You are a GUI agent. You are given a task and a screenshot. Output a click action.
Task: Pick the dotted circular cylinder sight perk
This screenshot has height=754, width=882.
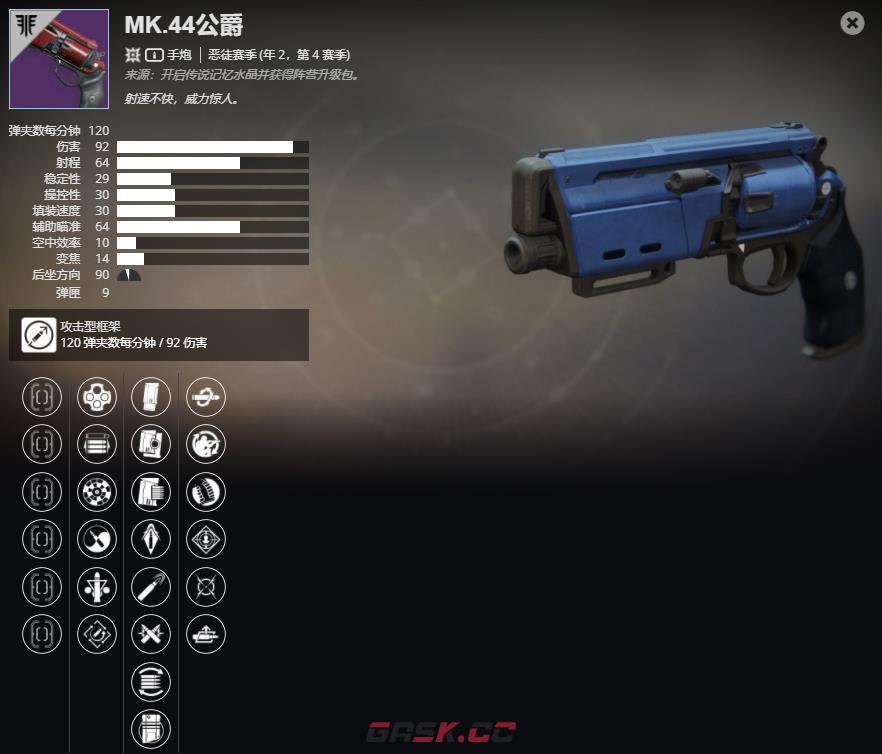tap(96, 492)
